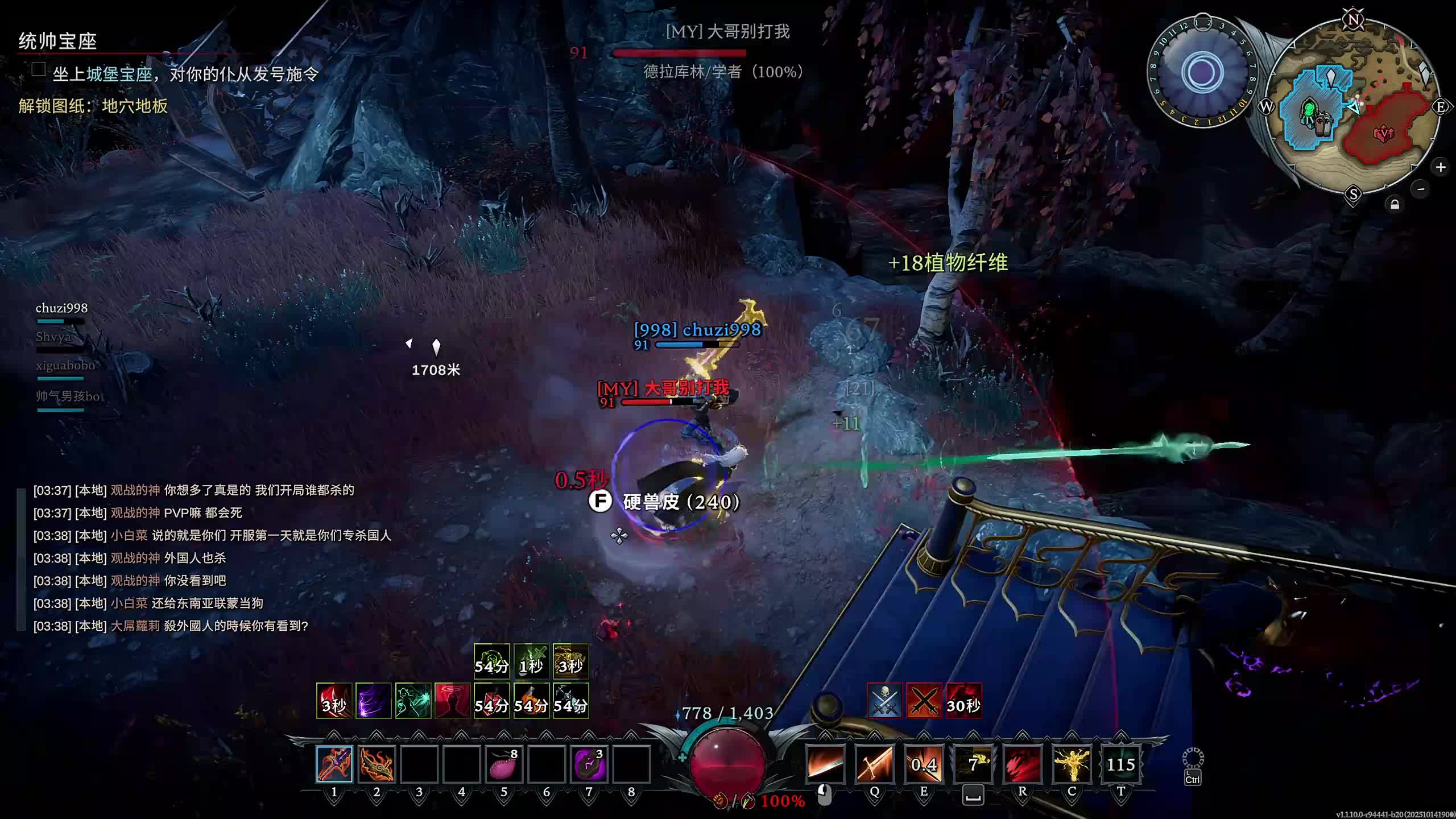Zoom in the minimap with plus button
This screenshot has height=819, width=1456.
pos(1440,167)
